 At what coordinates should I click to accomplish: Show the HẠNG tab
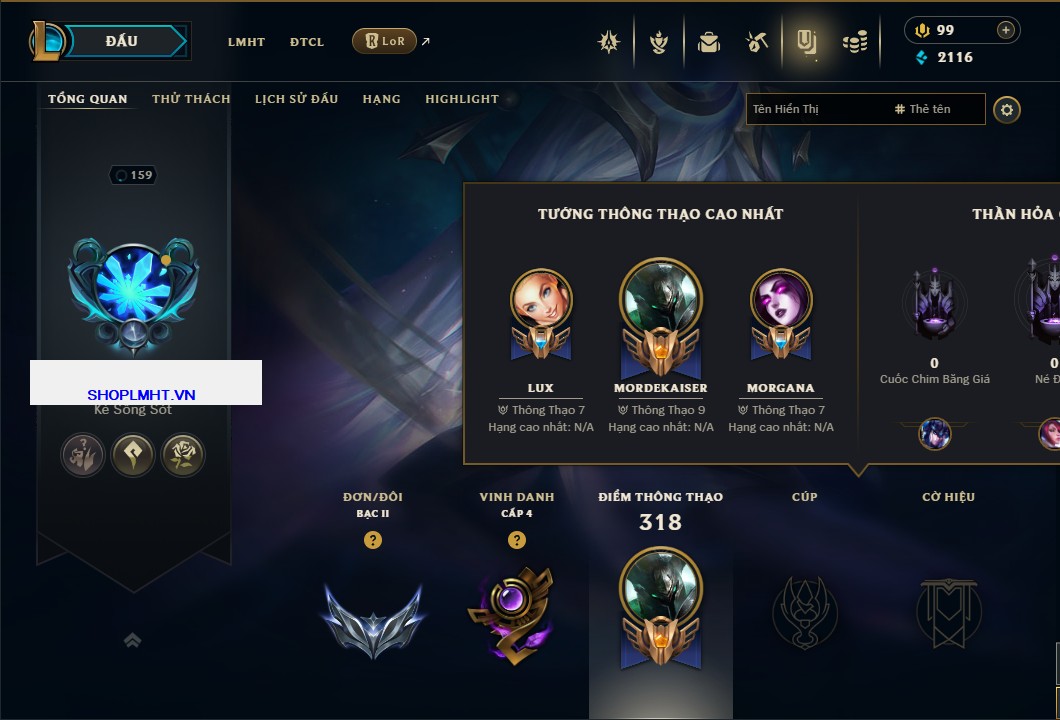[381, 99]
